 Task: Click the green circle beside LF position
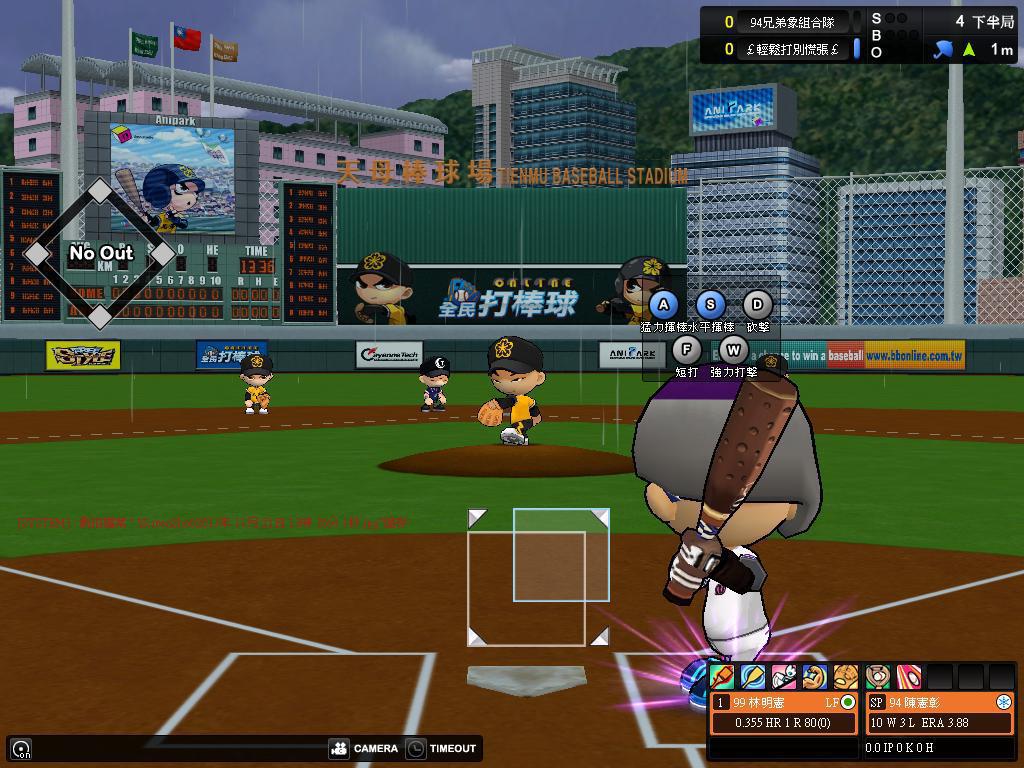tap(848, 703)
